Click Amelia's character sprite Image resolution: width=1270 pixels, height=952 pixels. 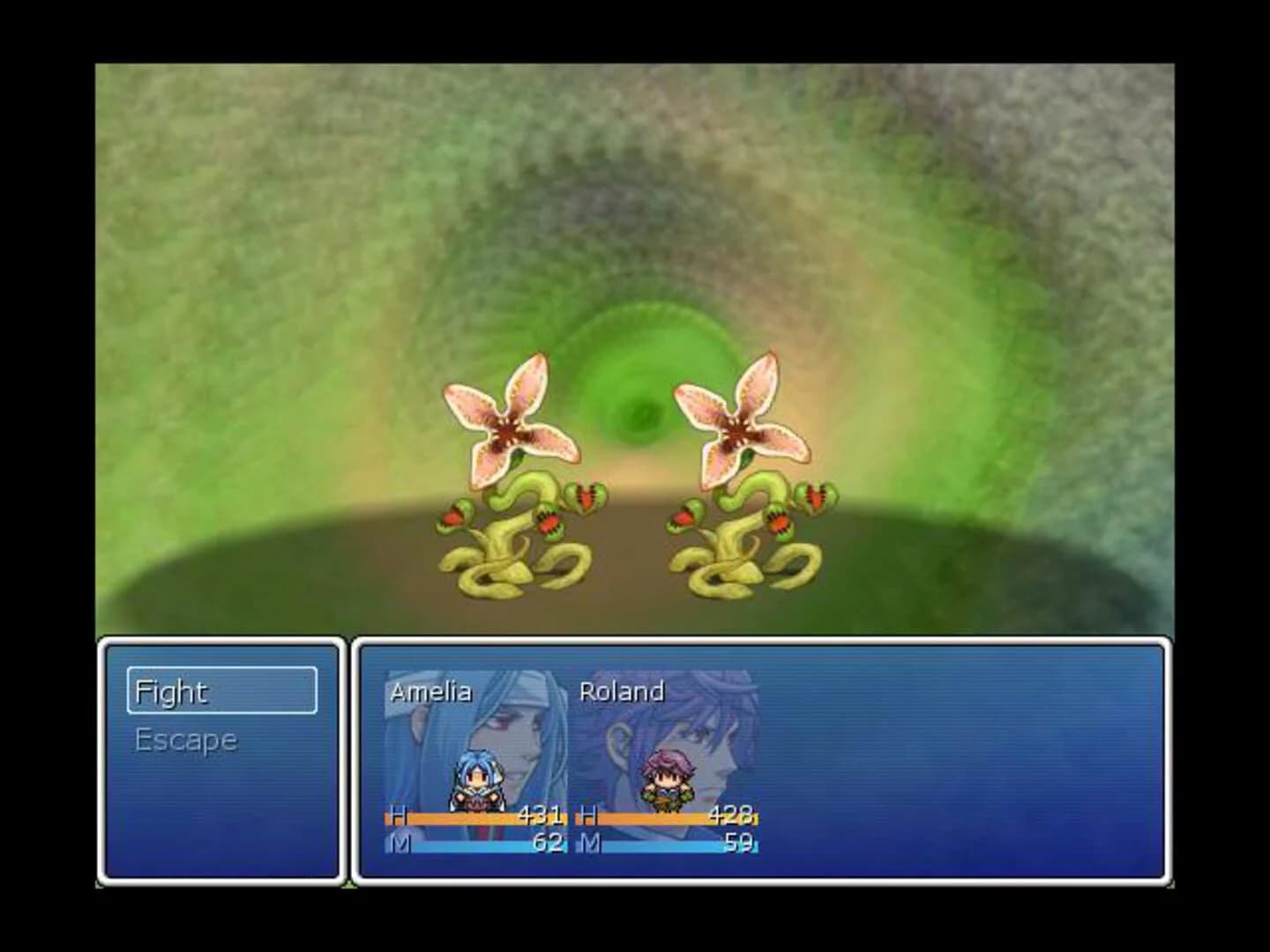[476, 780]
